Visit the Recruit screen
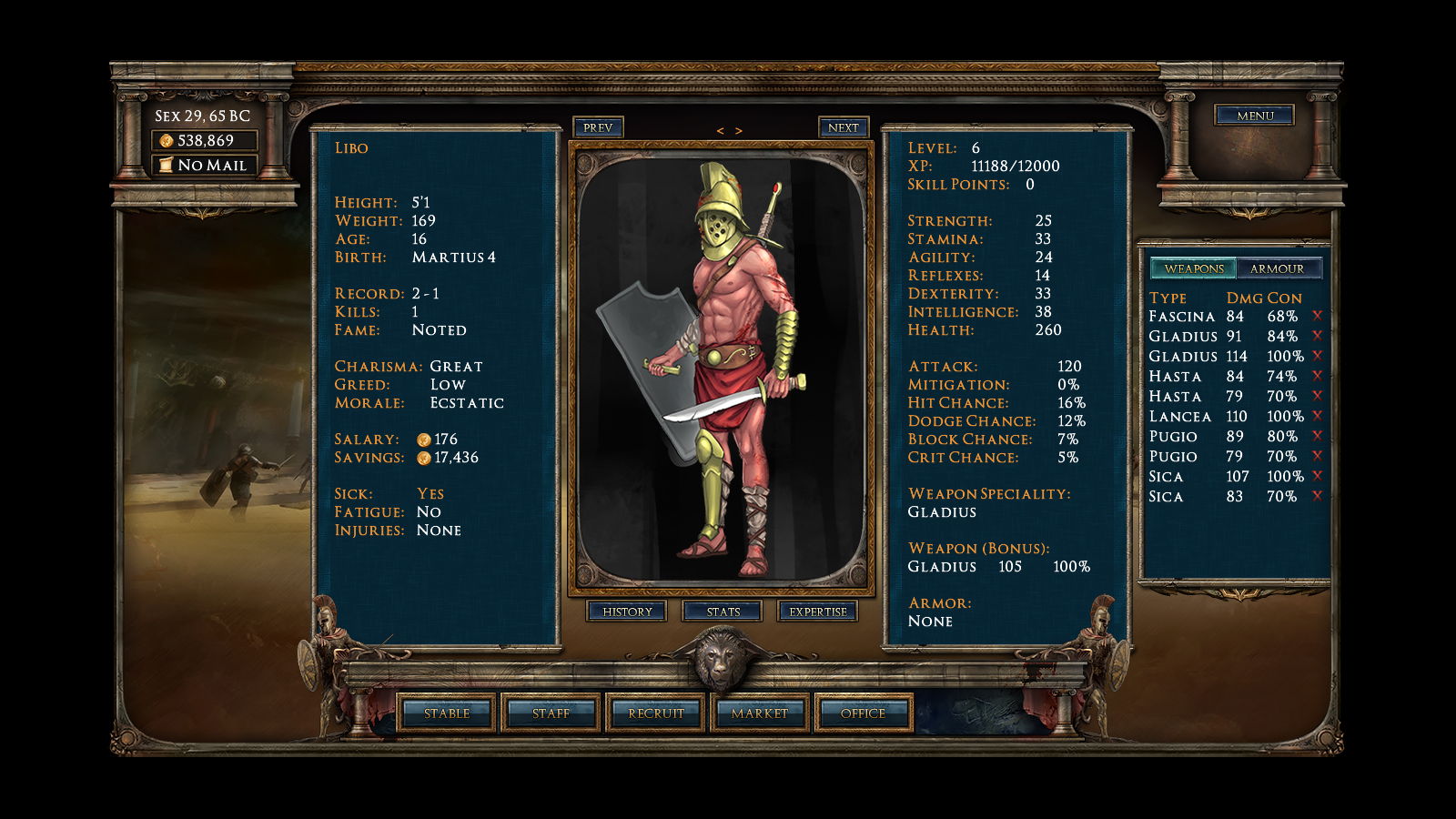Viewport: 1456px width, 819px height. (655, 713)
